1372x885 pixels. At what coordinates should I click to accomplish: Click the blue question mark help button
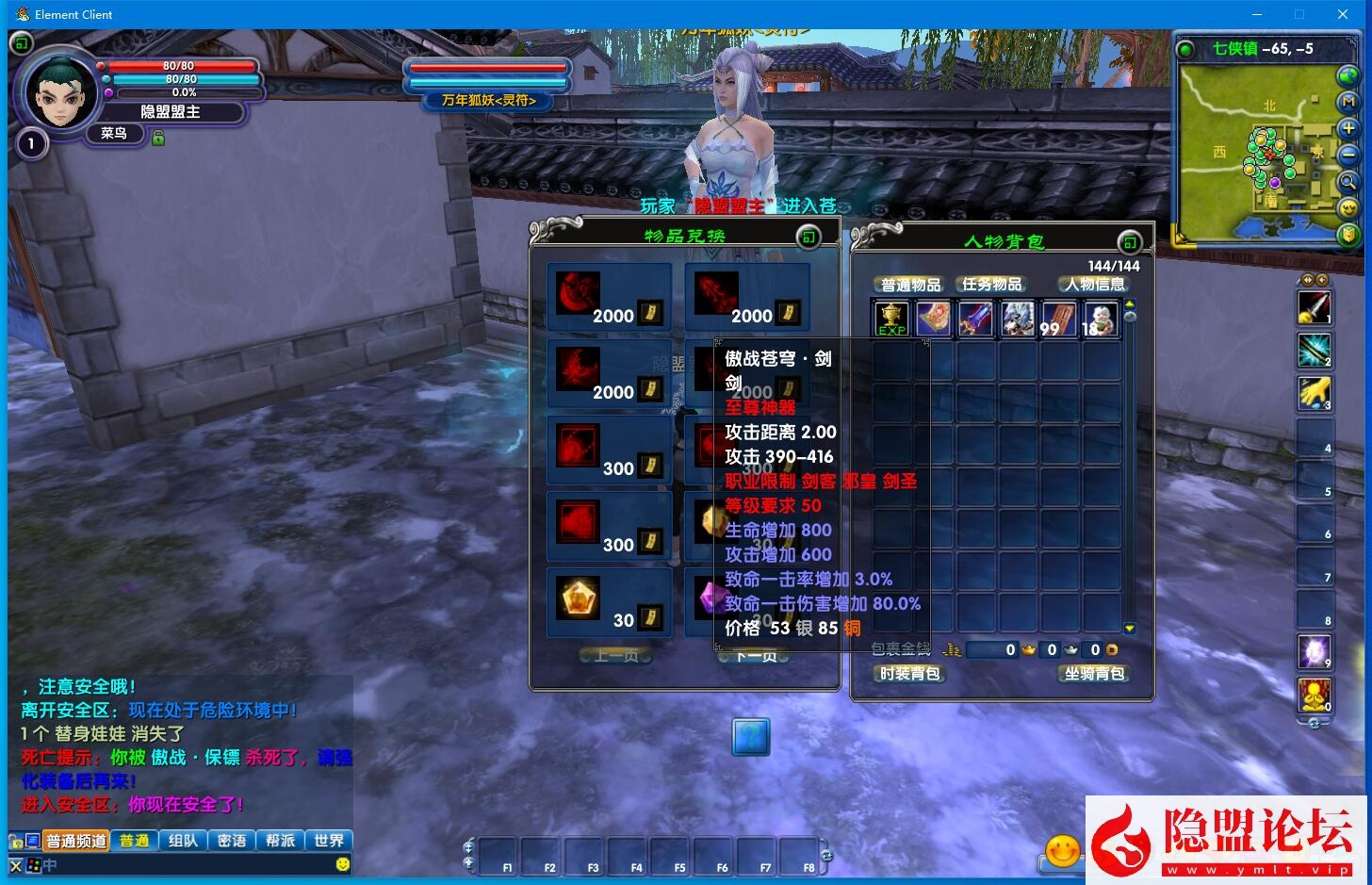click(751, 736)
